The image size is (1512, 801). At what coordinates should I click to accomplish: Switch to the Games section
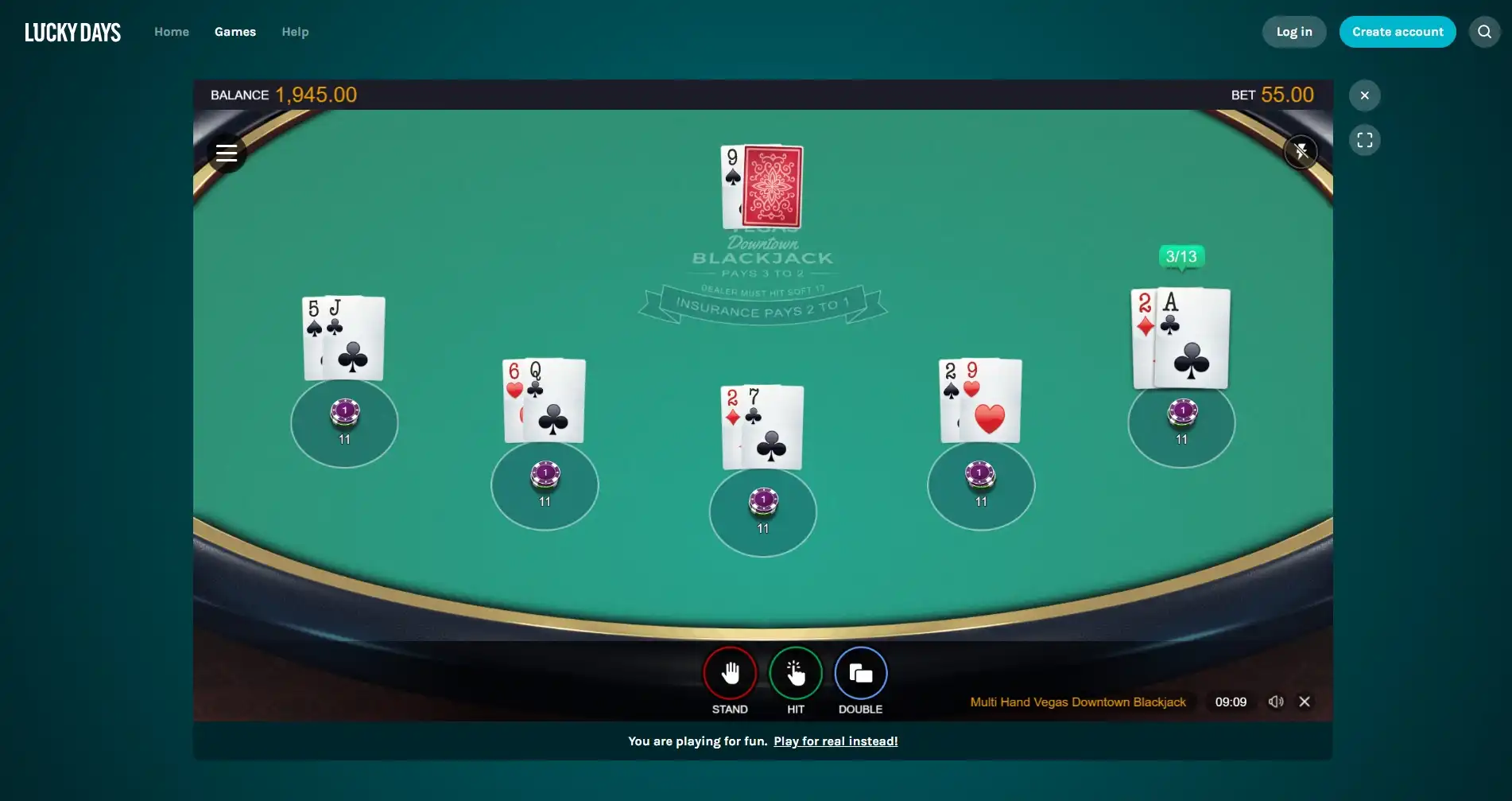click(235, 32)
